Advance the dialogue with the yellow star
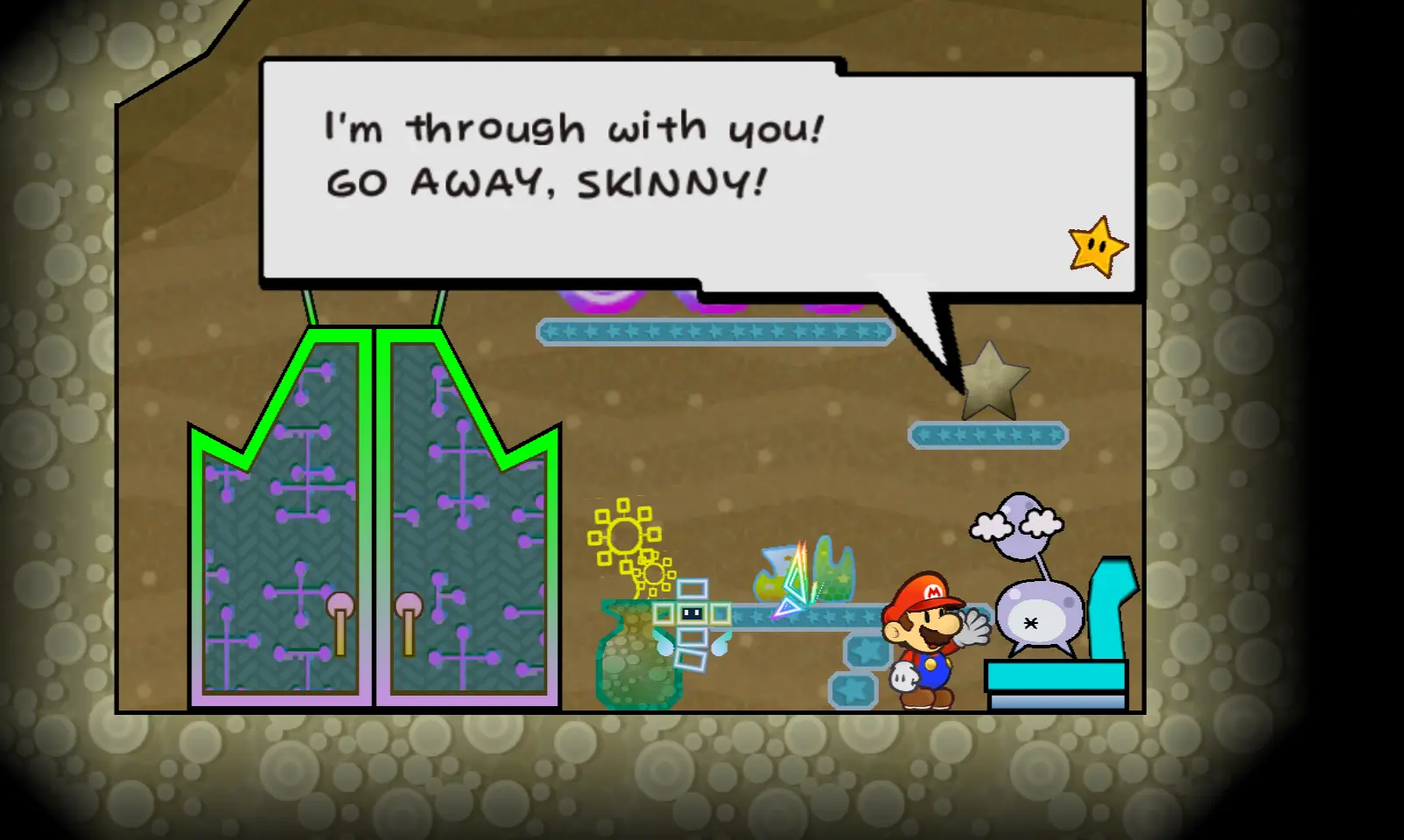Image resolution: width=1404 pixels, height=840 pixels. pos(1097,247)
